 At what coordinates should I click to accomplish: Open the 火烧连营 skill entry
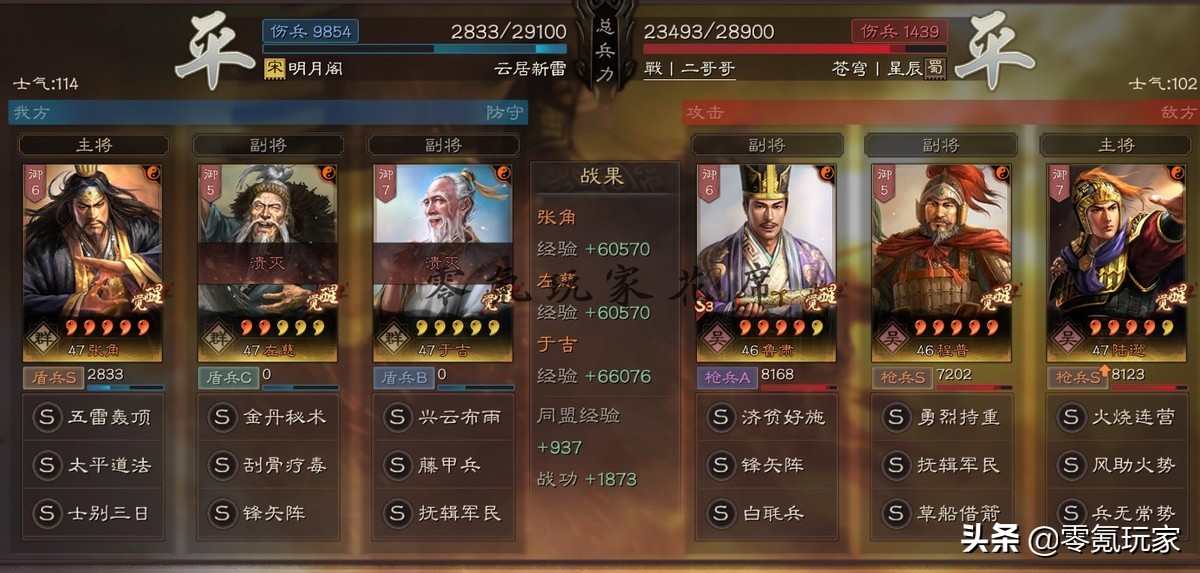click(1116, 417)
